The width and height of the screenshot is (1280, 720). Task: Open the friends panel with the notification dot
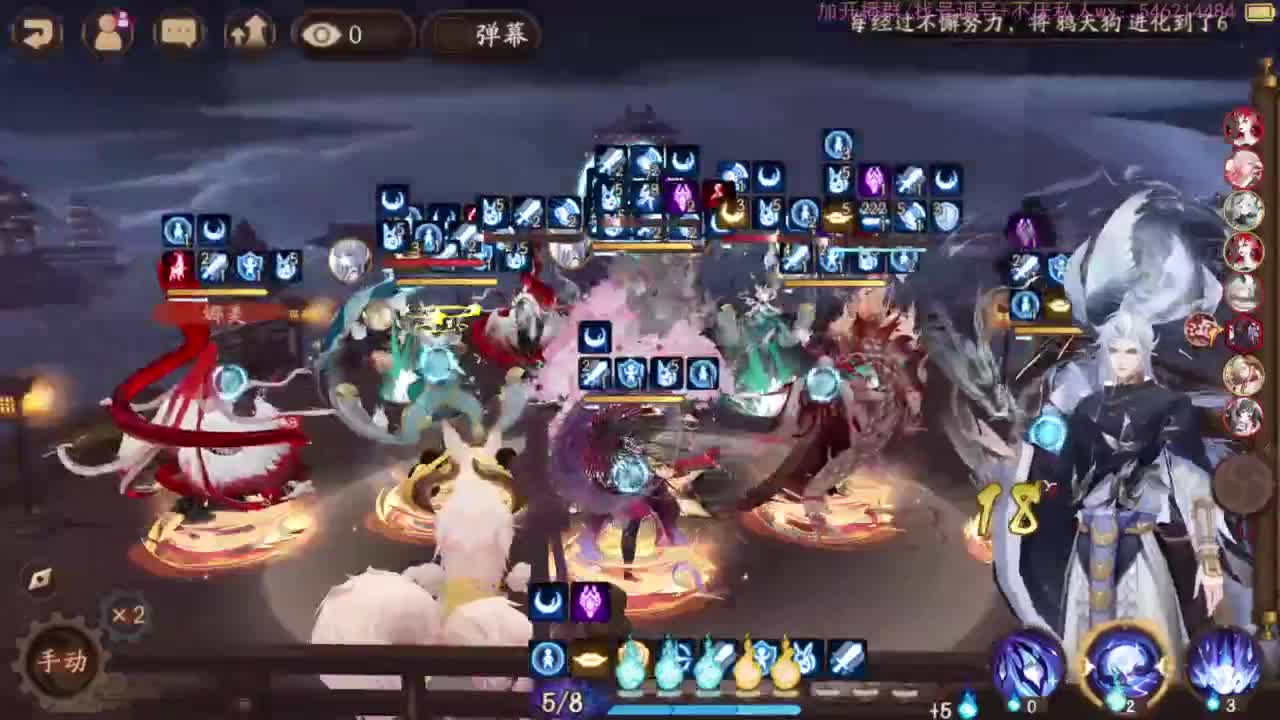[x=110, y=33]
